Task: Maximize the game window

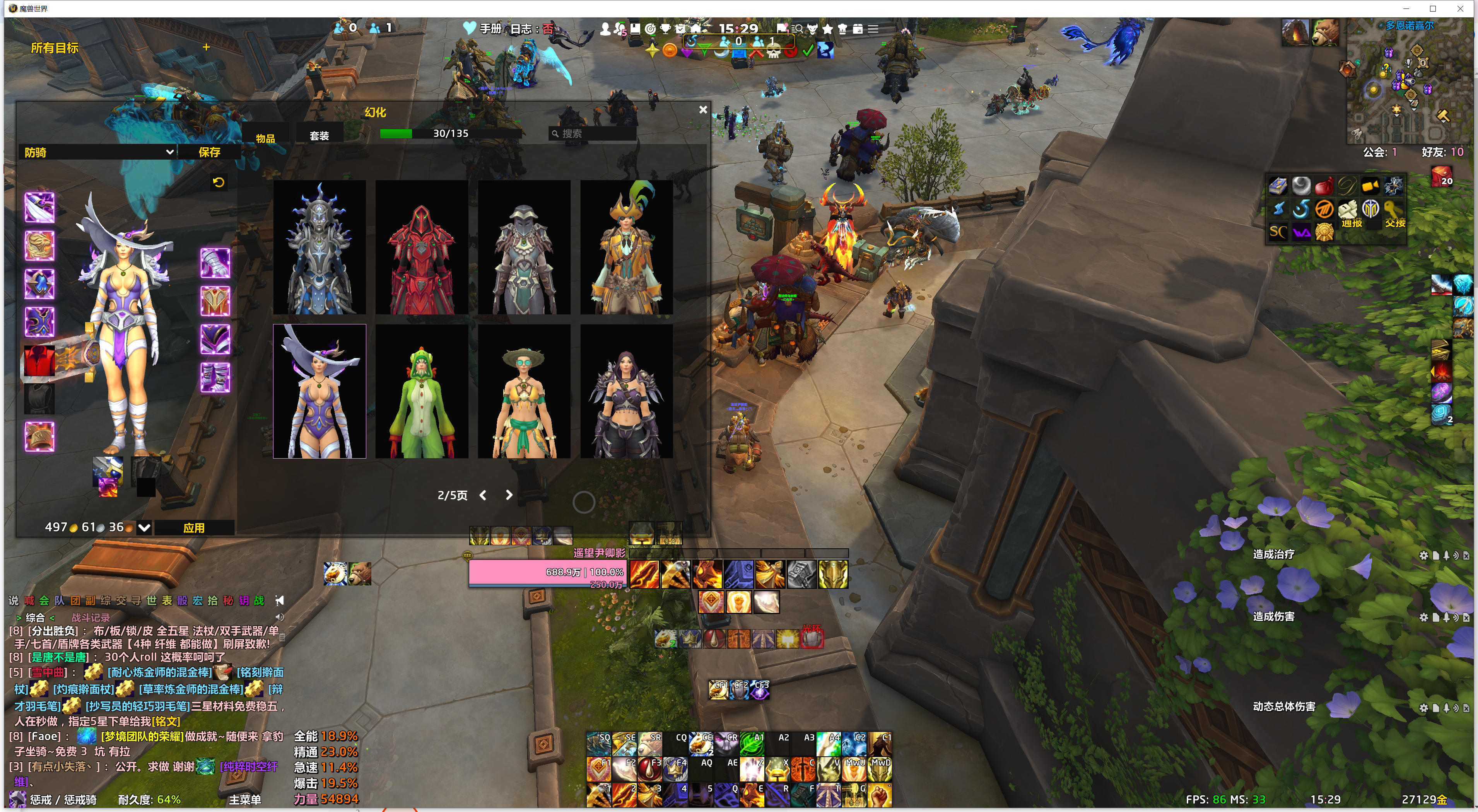Action: point(1433,9)
